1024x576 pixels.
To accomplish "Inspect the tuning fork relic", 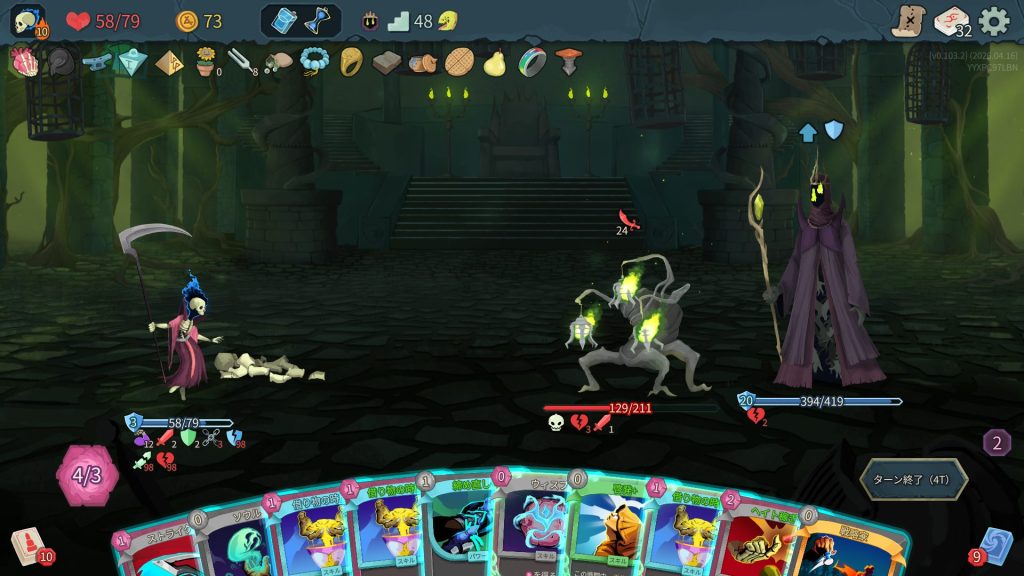I will [x=240, y=62].
